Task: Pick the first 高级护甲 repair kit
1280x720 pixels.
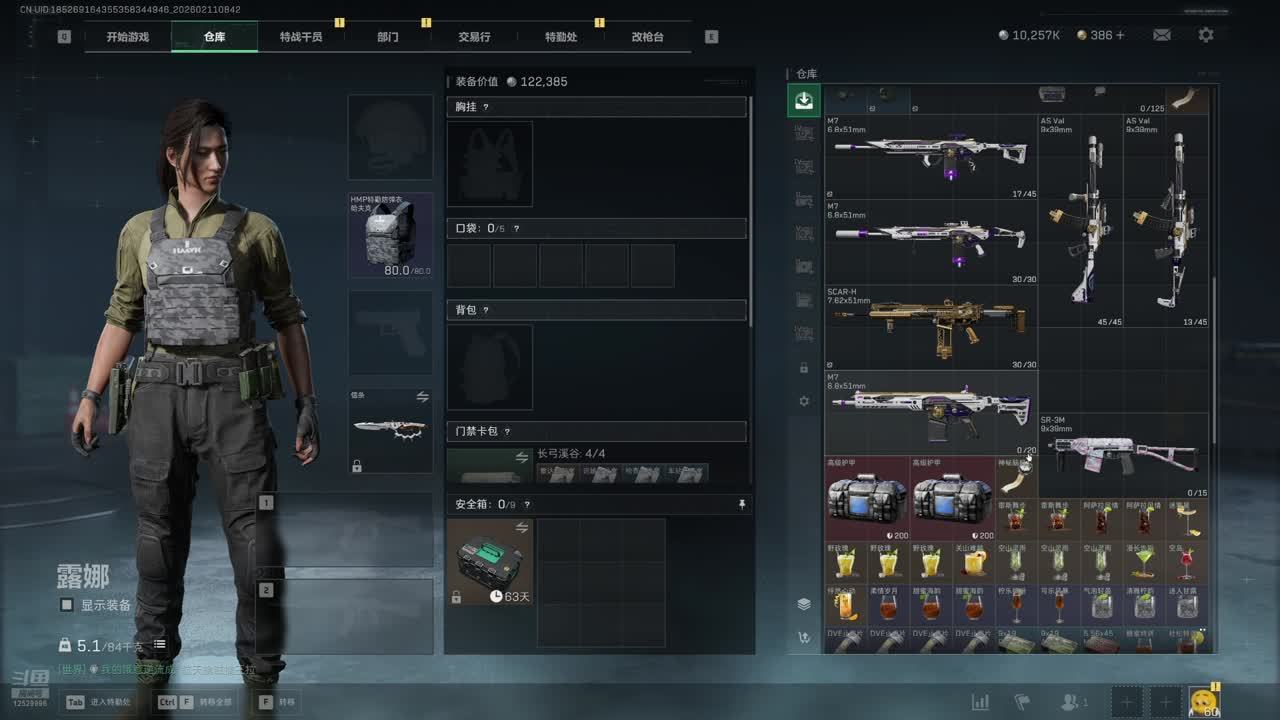Action: 867,498
